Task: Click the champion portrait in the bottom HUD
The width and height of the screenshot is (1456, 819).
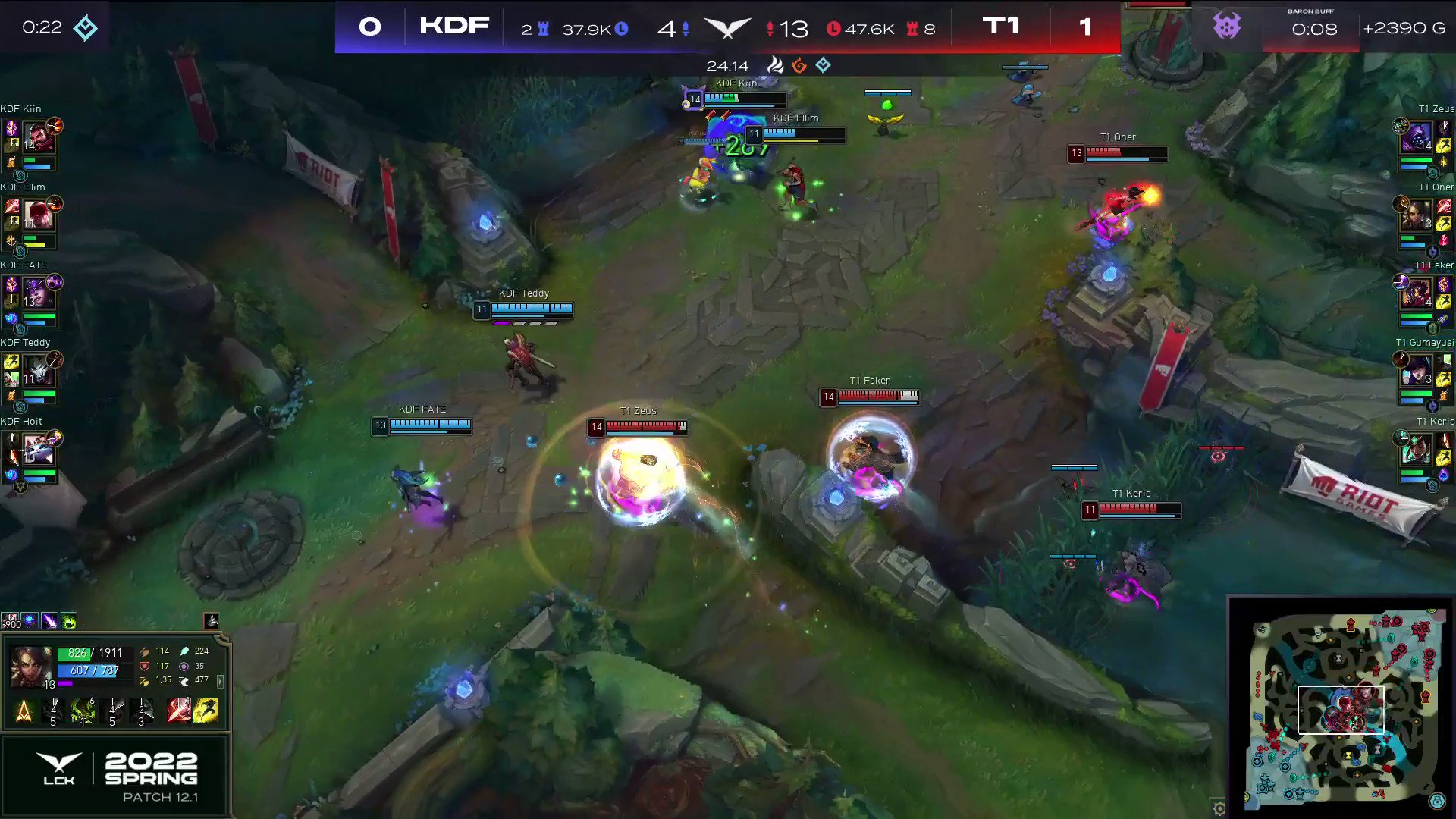Action: (x=32, y=665)
